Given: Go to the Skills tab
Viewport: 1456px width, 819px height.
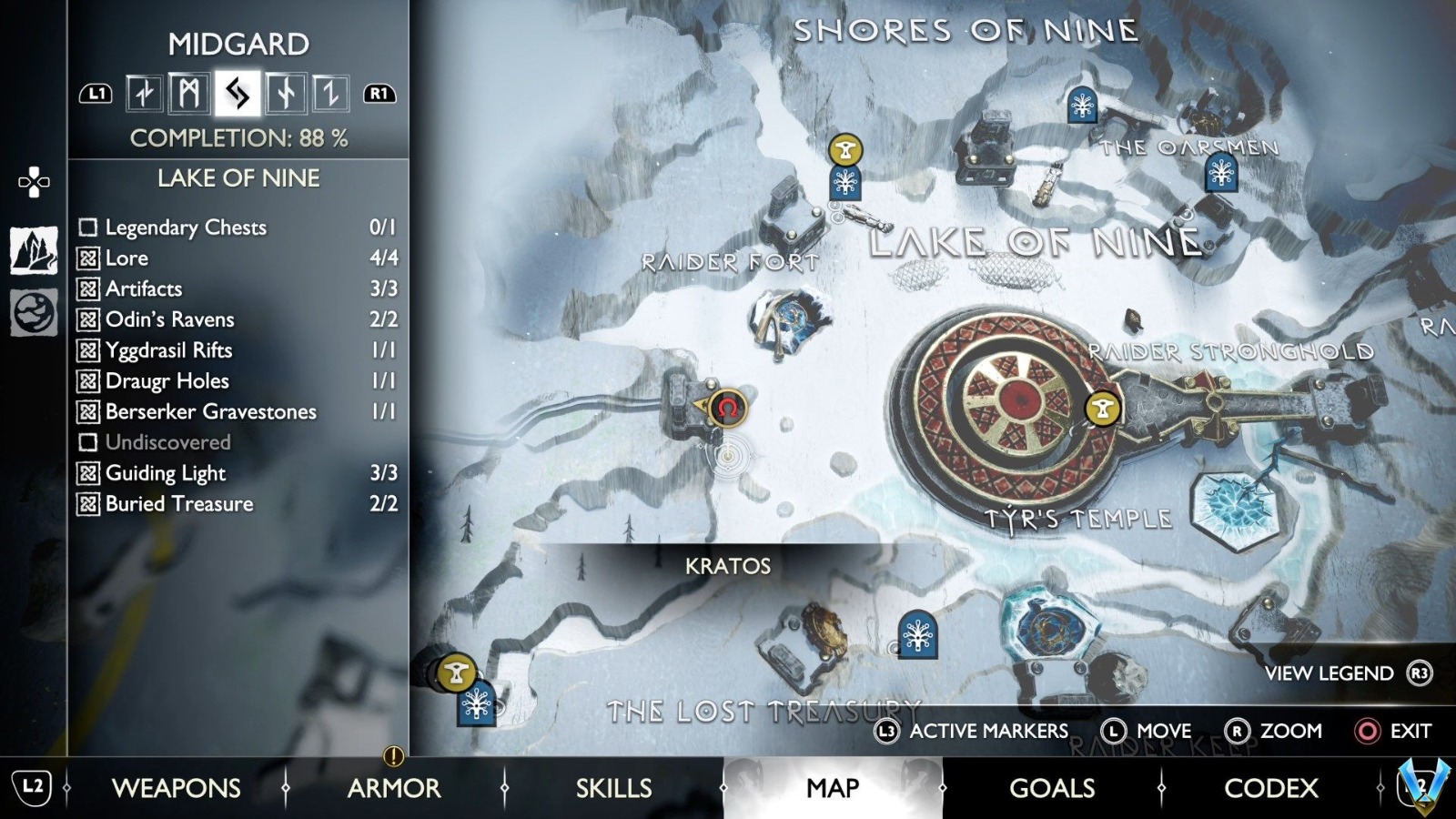Looking at the screenshot, I should point(613,788).
